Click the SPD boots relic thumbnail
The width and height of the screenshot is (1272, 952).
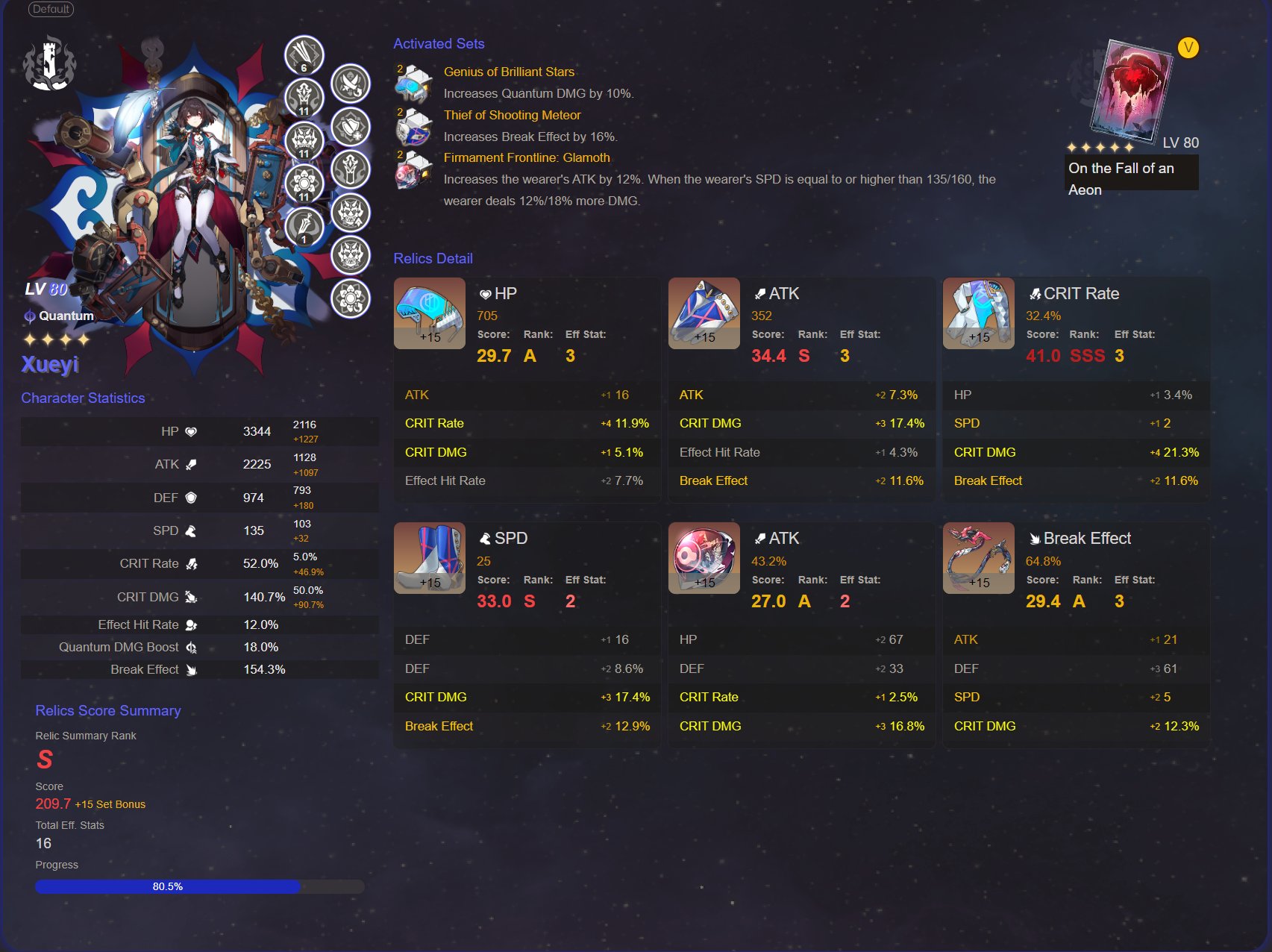tap(429, 557)
